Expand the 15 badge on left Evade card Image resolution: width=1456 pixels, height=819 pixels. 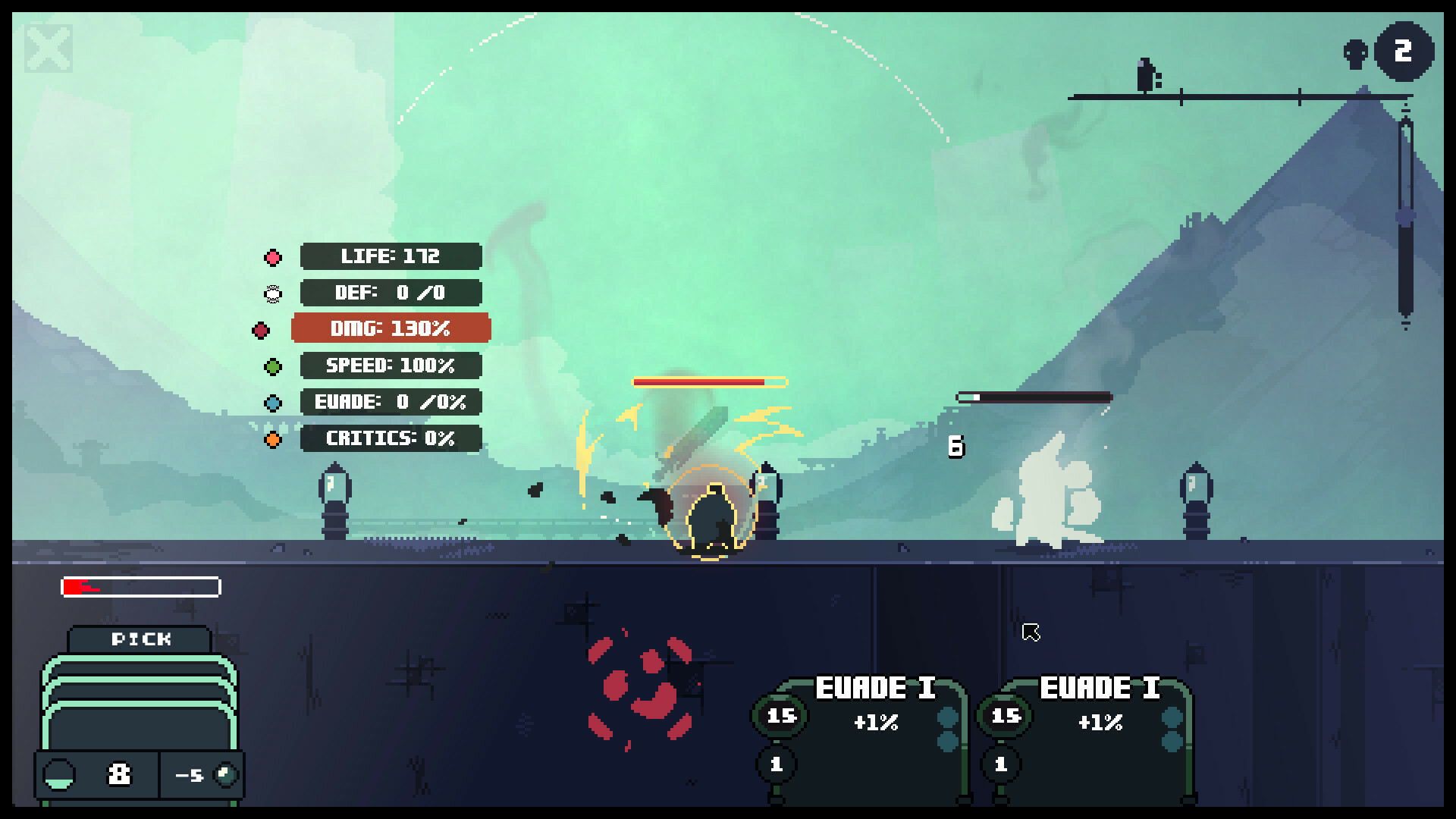781,714
